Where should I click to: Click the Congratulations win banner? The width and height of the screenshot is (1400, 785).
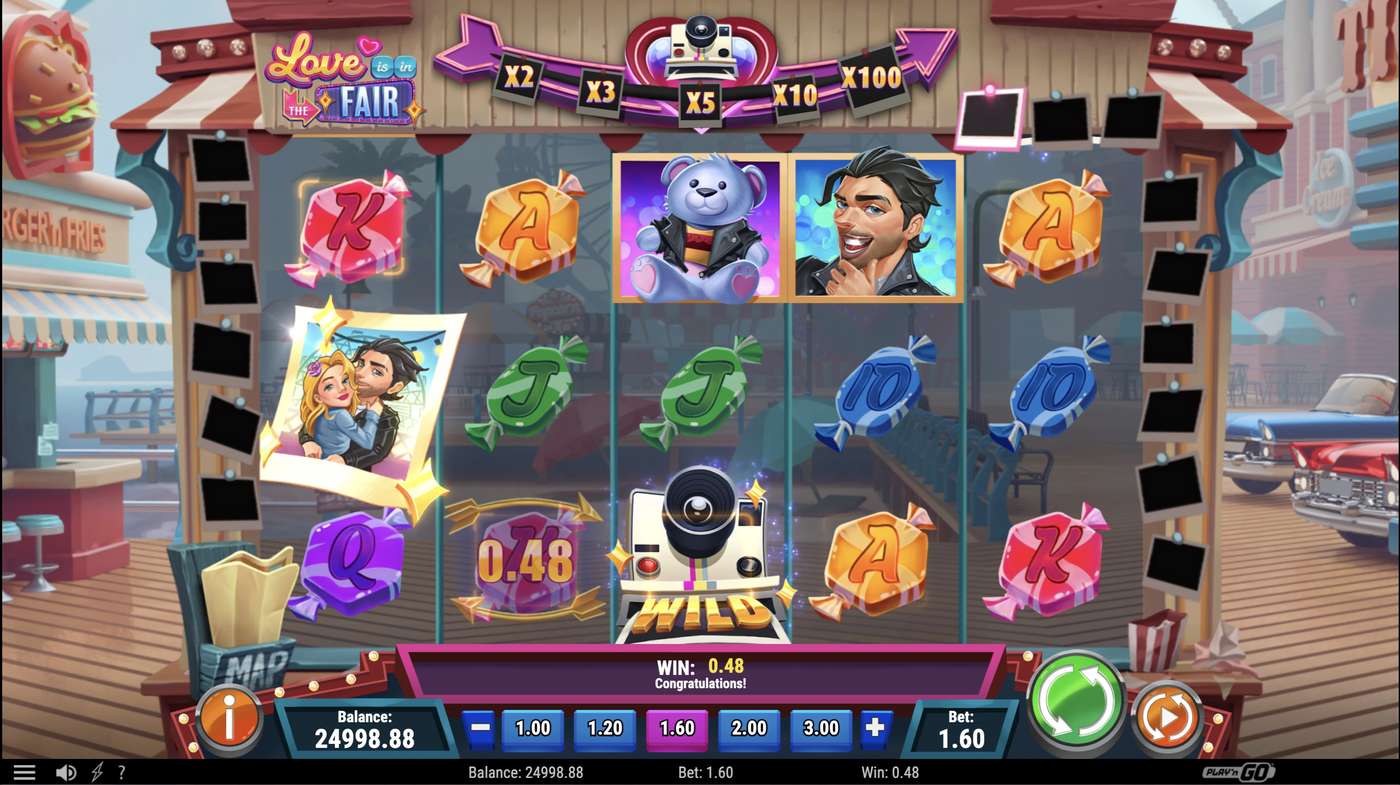[700, 671]
